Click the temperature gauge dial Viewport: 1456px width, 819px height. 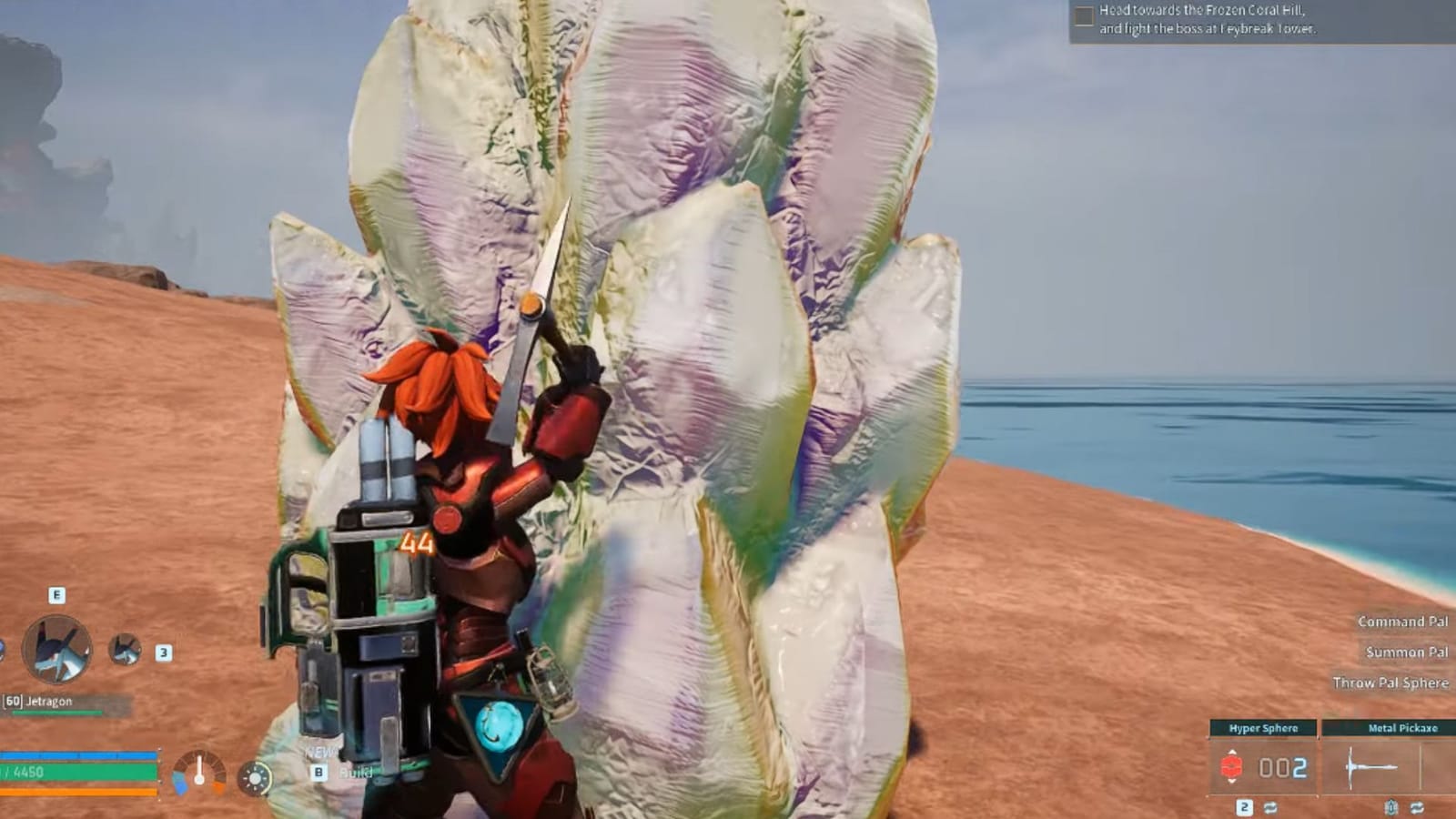tap(199, 773)
